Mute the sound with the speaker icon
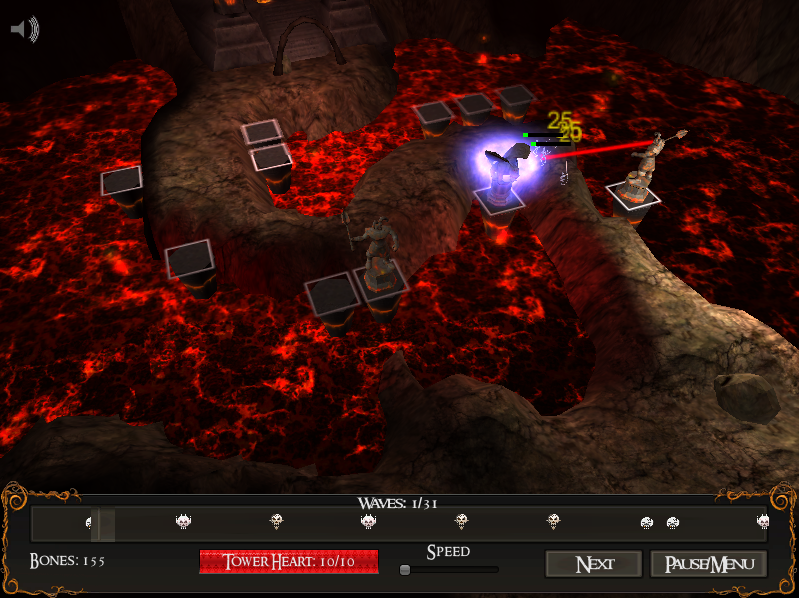This screenshot has width=799, height=598. [x=24, y=30]
